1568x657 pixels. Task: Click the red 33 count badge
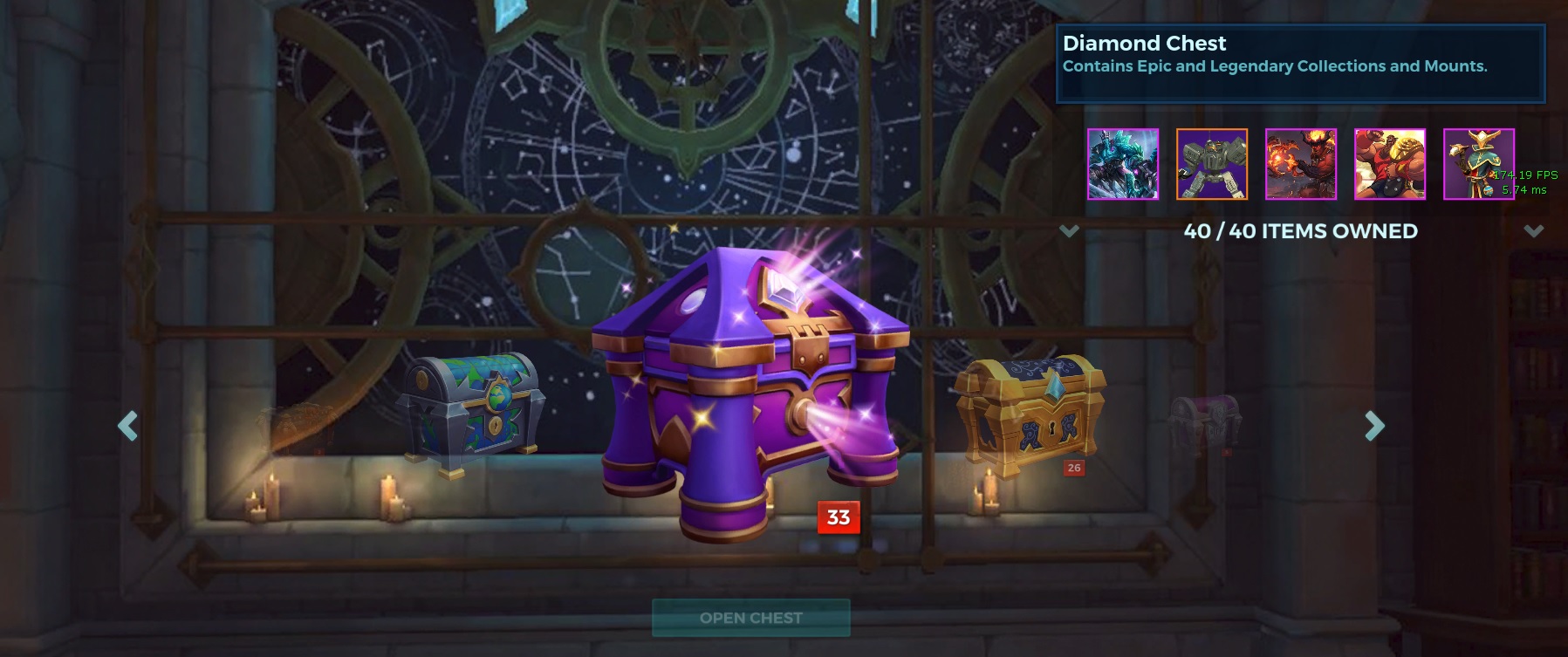pyautogui.click(x=837, y=517)
